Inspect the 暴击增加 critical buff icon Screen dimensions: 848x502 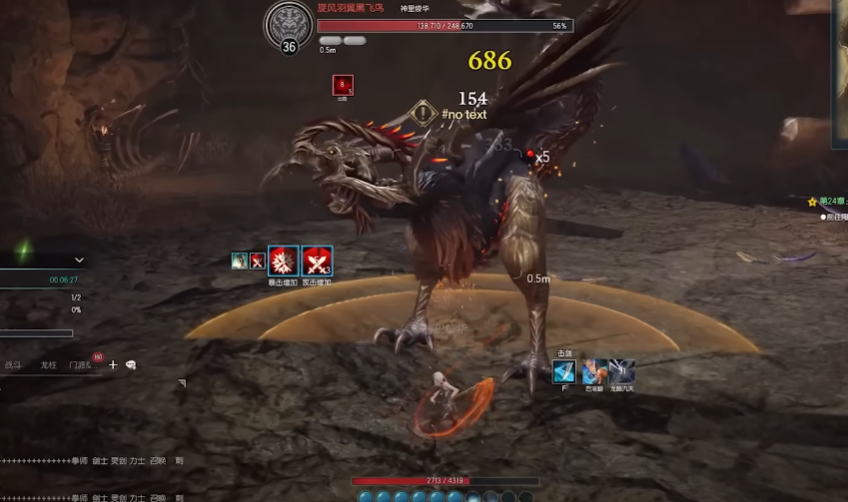coord(283,261)
